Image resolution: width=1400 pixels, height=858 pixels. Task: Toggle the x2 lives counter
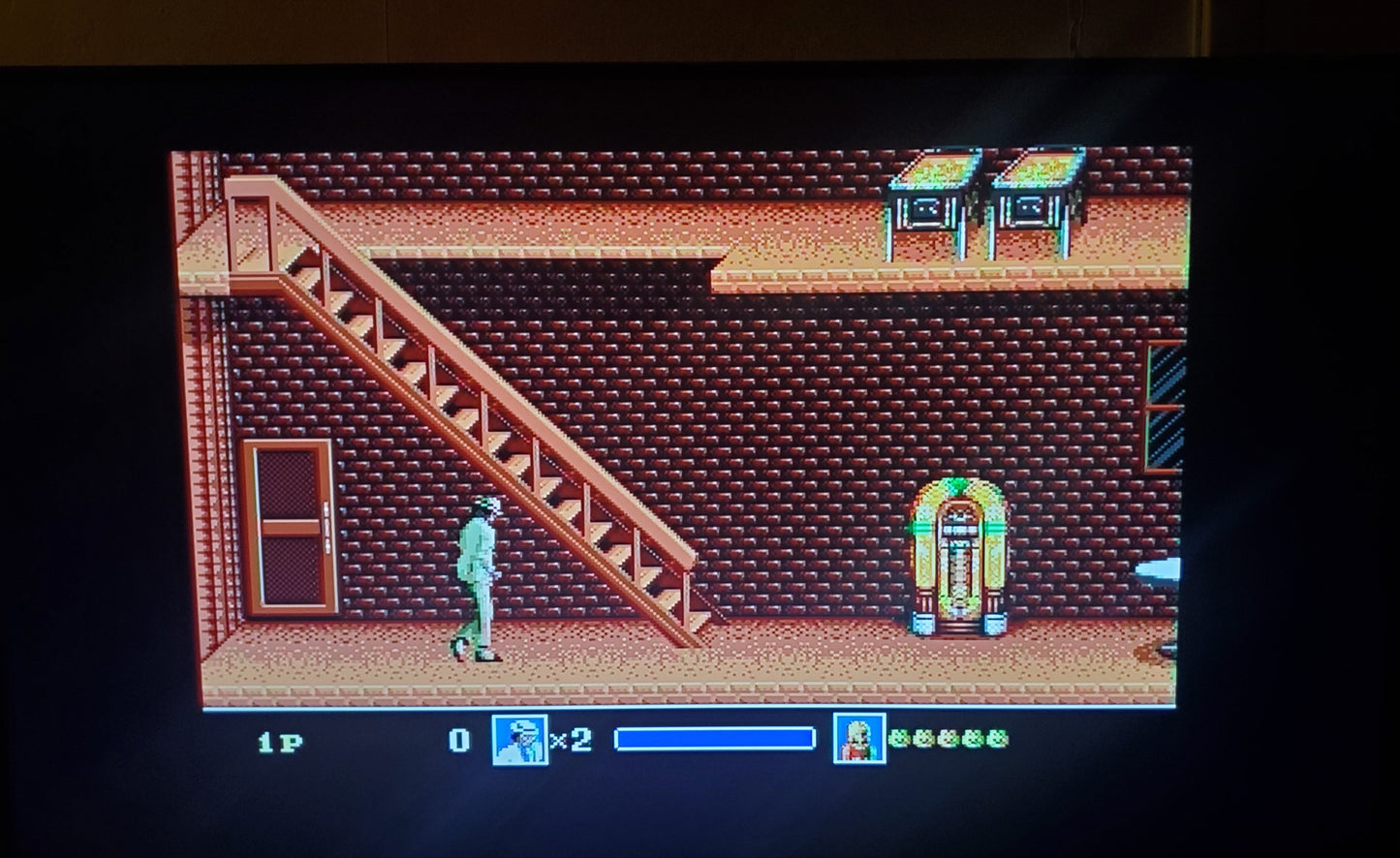tap(571, 741)
